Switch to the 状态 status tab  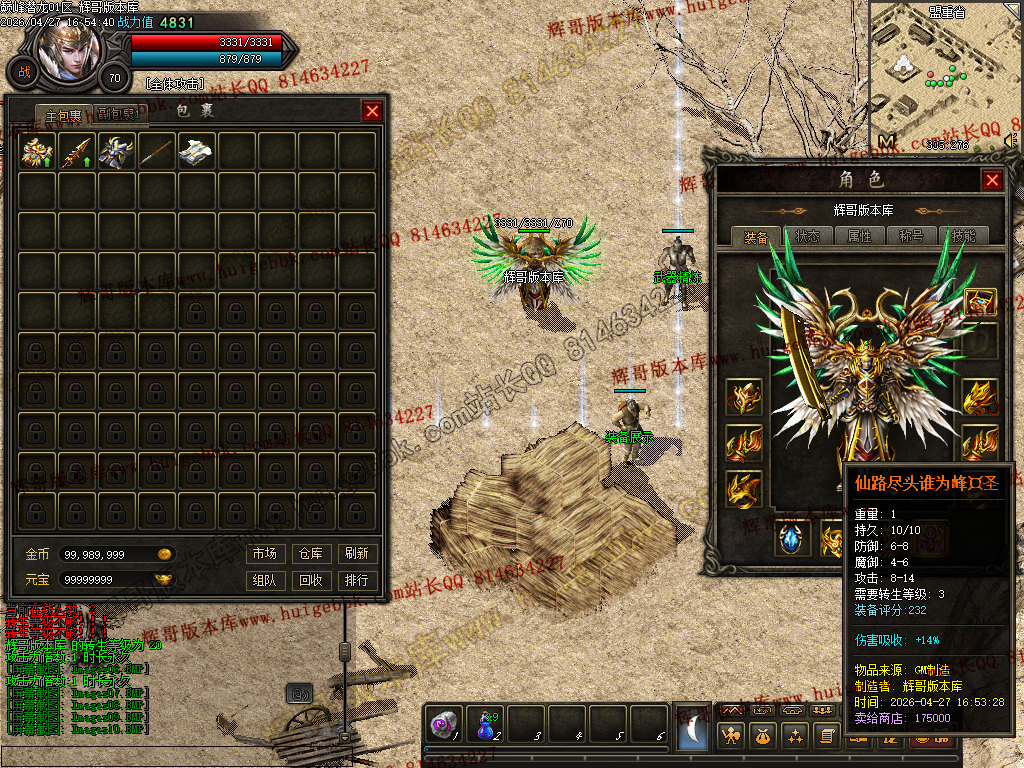pos(808,237)
